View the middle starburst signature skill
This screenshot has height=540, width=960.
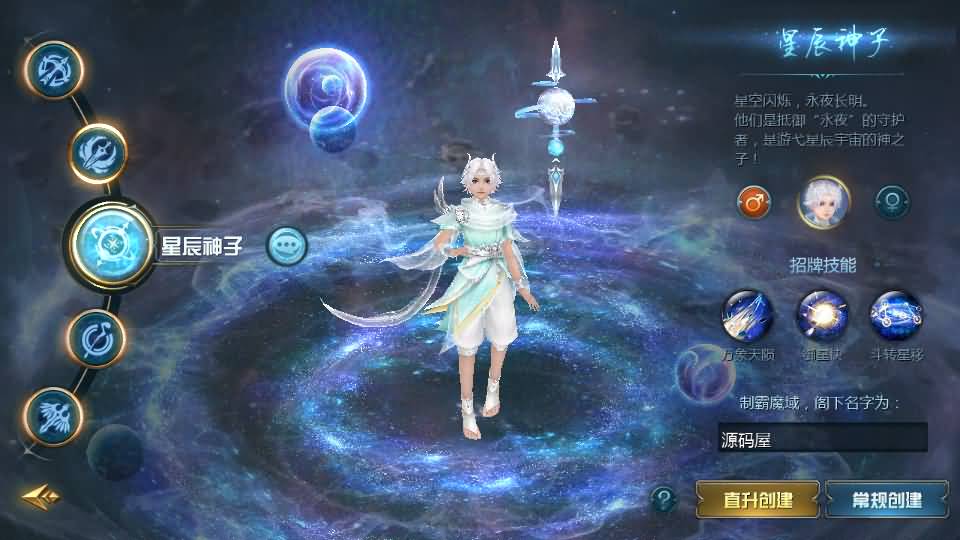[821, 315]
